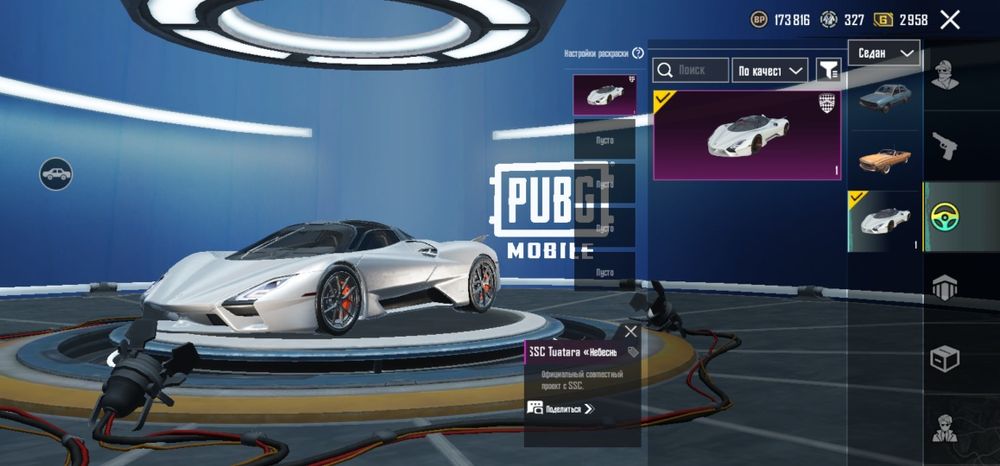1000x466 pixels.
Task: Close the SSC Tuatara info popup
Action: (x=630, y=331)
